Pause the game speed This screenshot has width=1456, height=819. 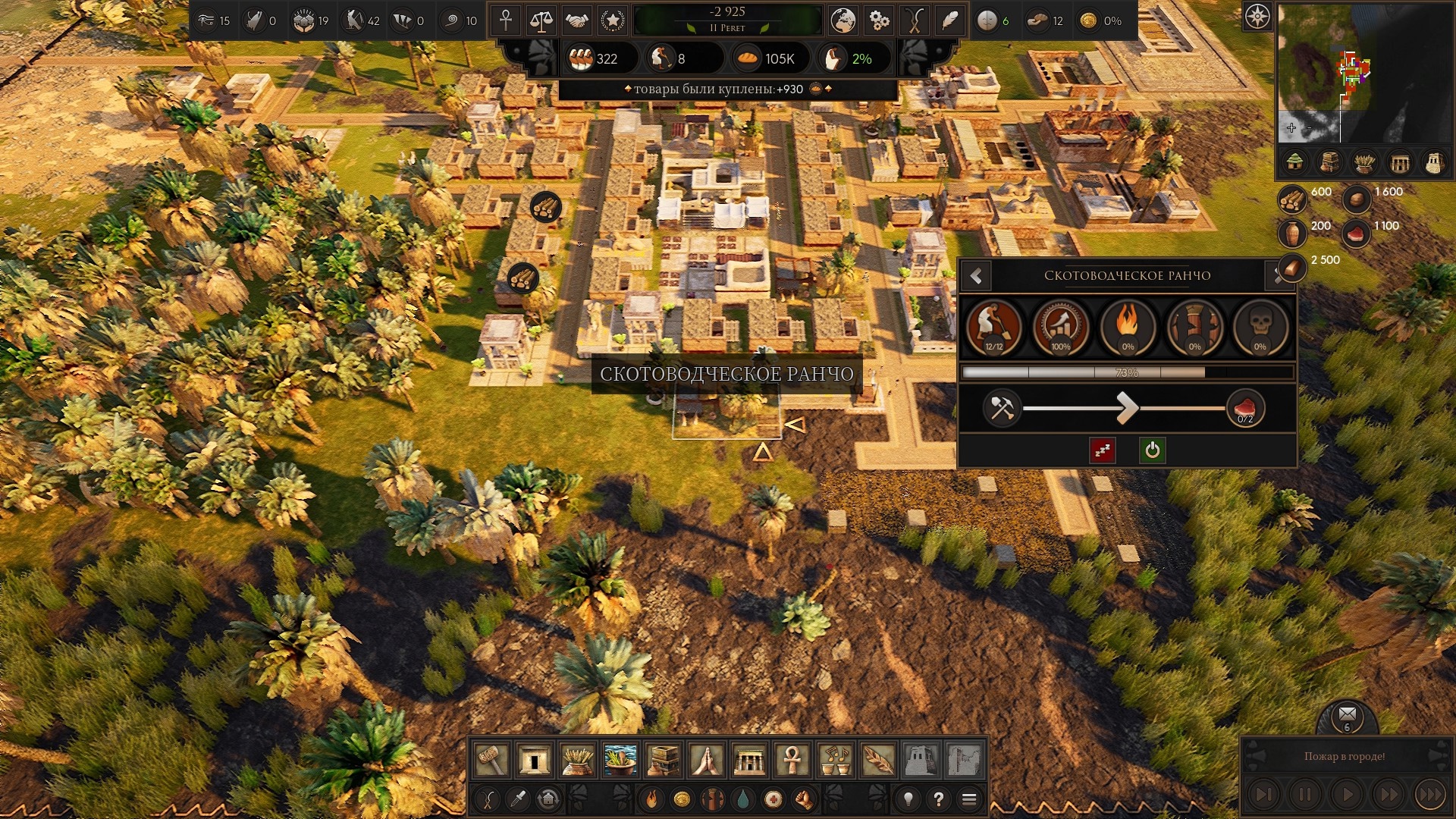(x=1305, y=795)
